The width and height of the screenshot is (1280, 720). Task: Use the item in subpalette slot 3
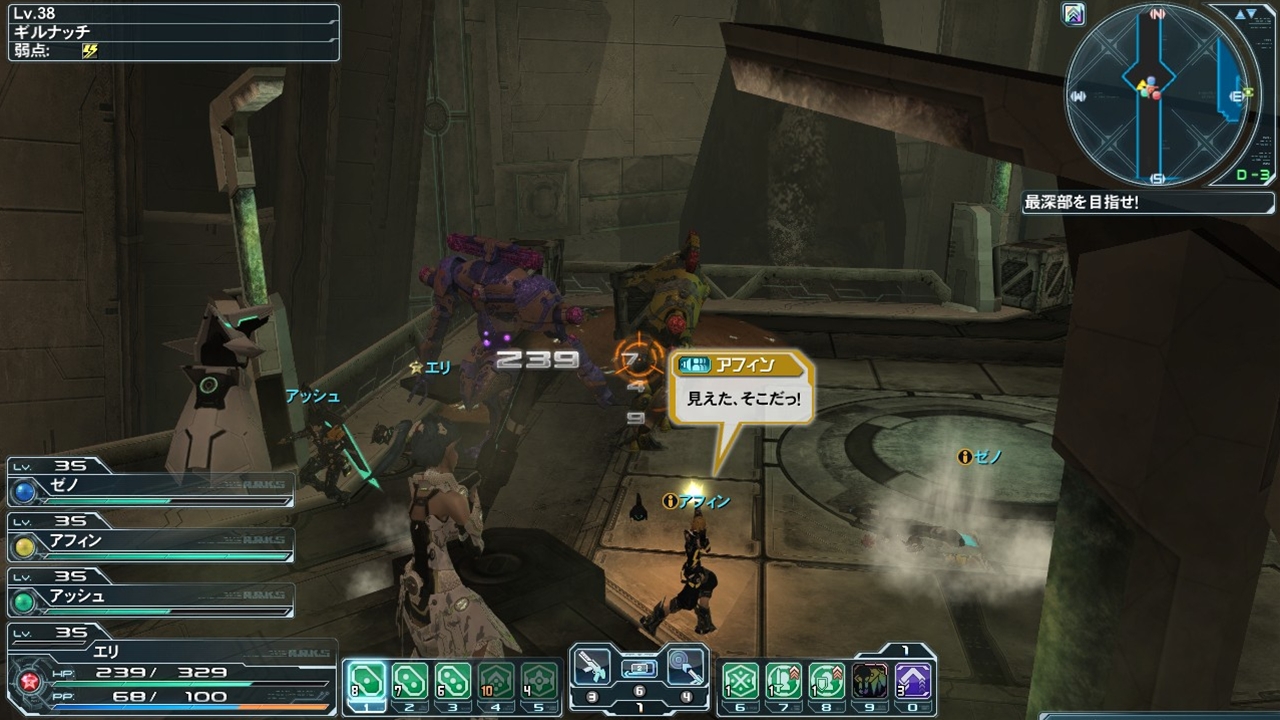(x=453, y=681)
